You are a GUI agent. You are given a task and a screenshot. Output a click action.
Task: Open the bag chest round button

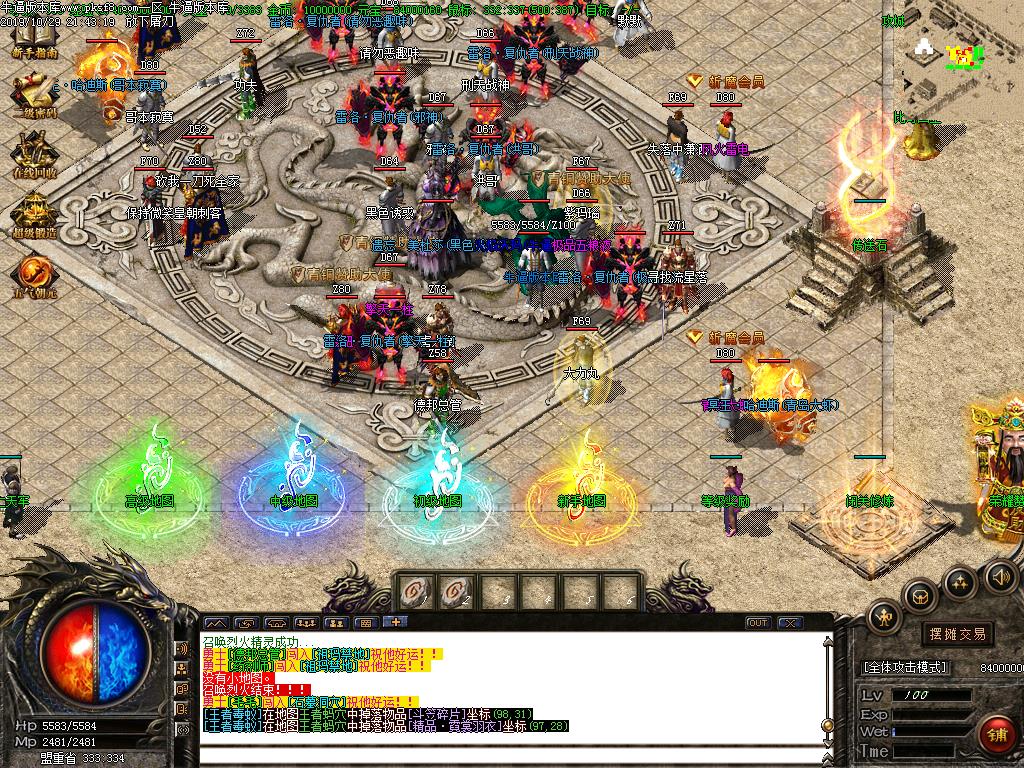tap(920, 598)
